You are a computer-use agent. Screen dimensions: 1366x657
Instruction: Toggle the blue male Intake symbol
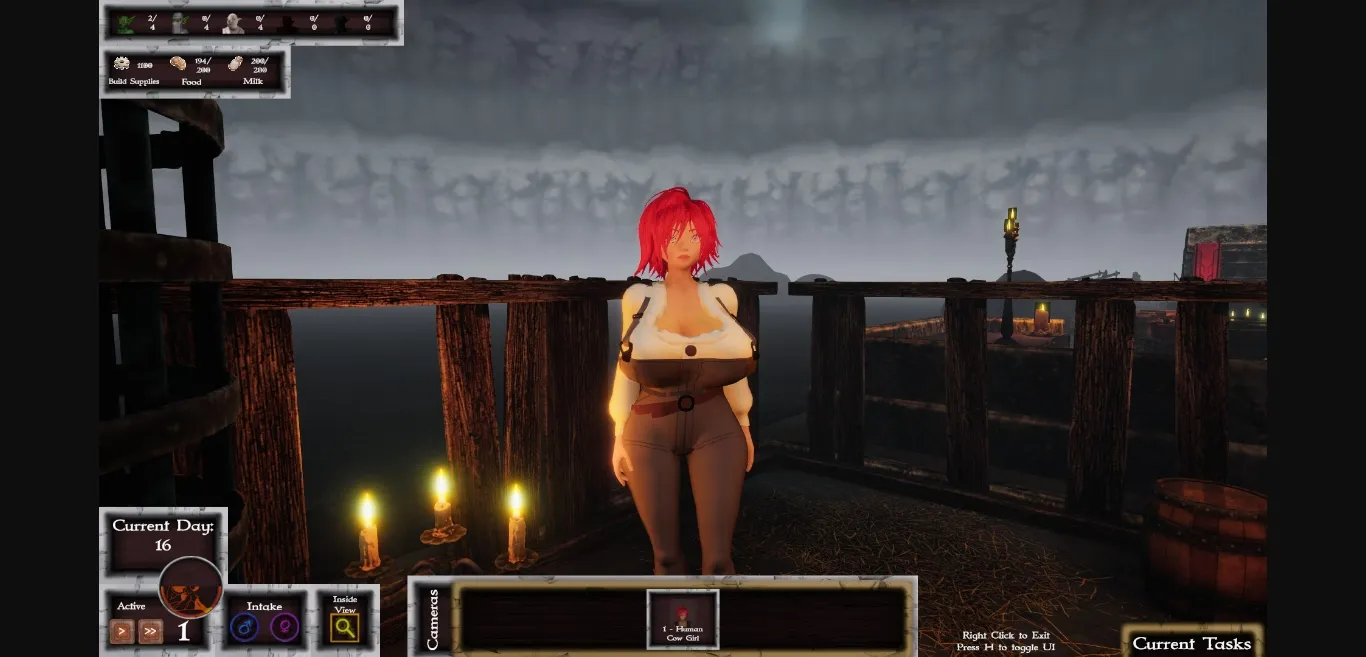point(244,628)
